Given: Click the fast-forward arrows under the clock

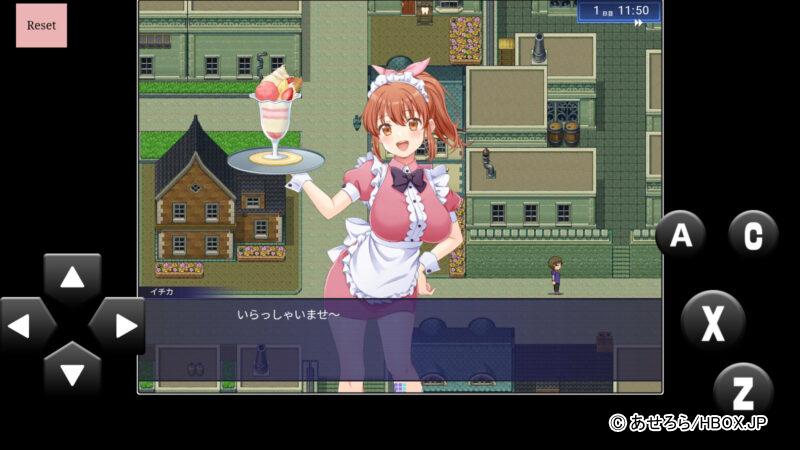Looking at the screenshot, I should [638, 23].
